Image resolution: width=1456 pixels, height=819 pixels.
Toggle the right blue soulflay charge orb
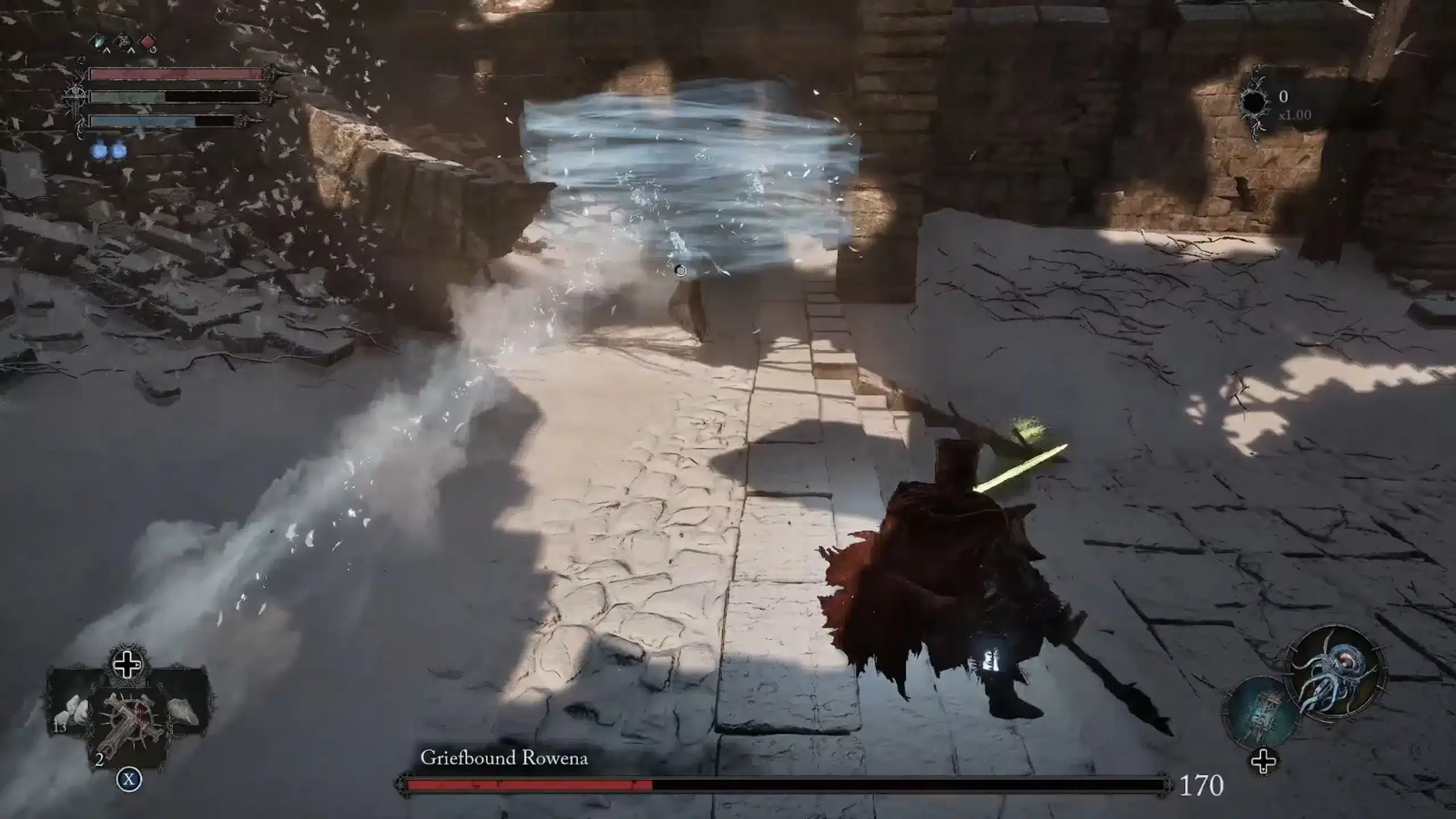pos(118,151)
